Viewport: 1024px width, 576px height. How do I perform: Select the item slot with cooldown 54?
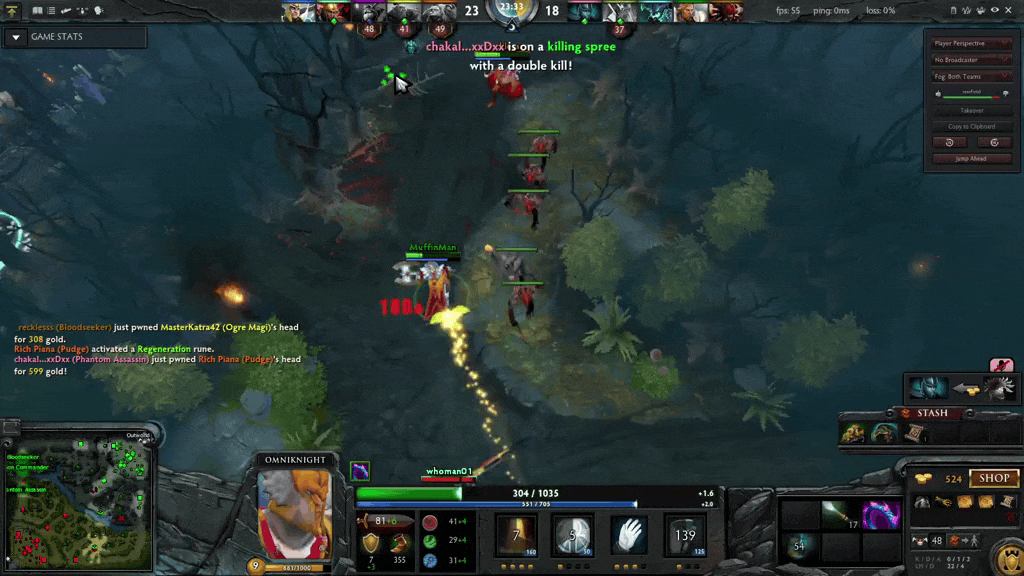tap(798, 547)
